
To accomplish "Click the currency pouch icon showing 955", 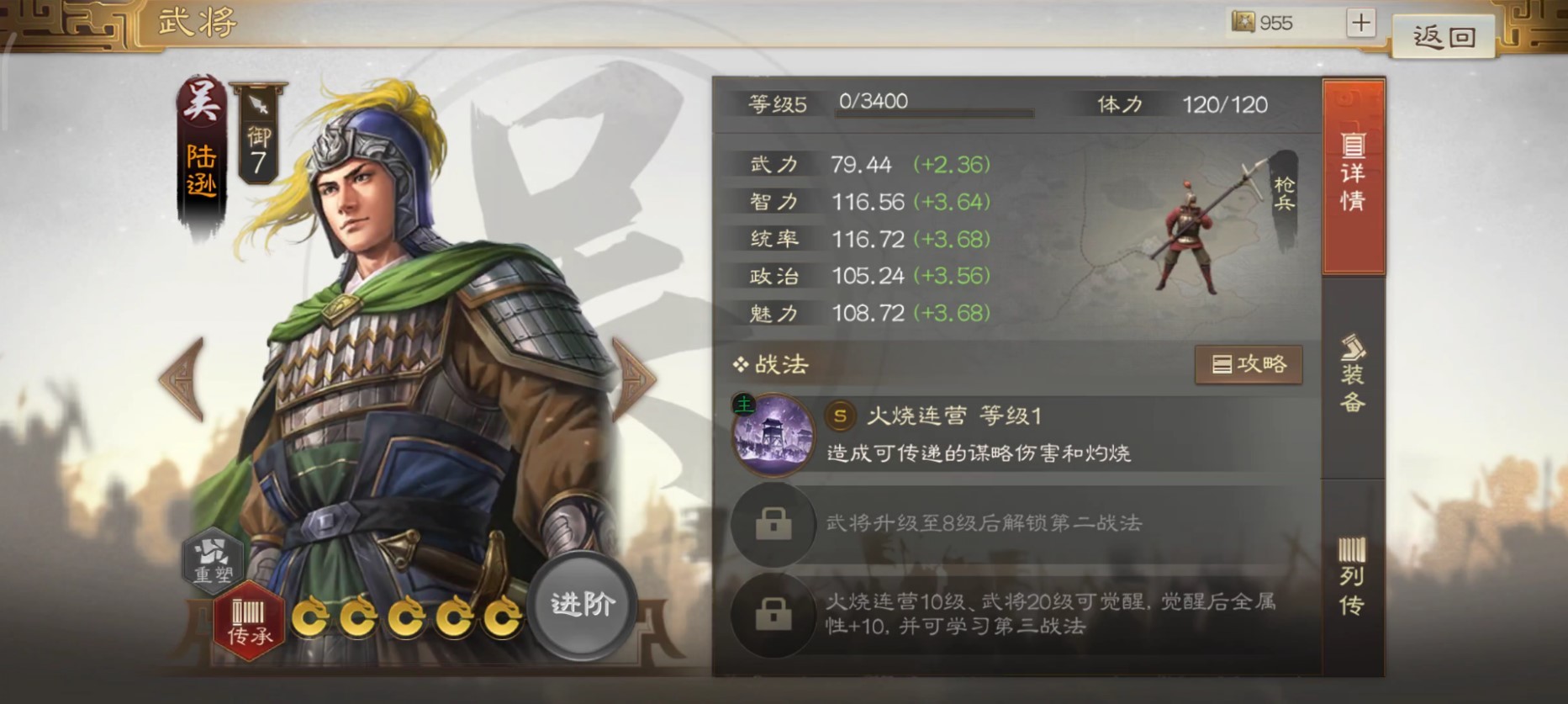I will (1242, 23).
